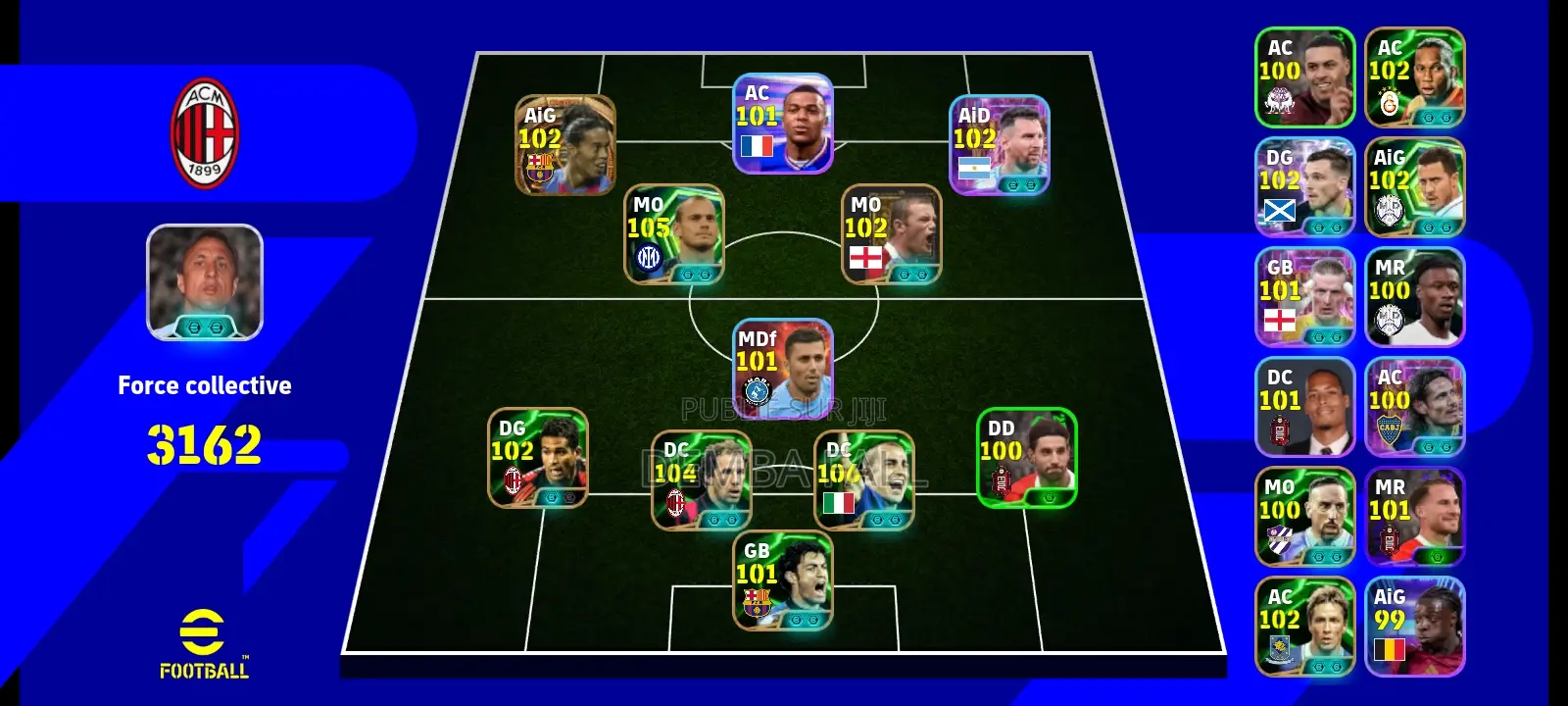Select the AiG 99 Belgian bench card
1568x706 pixels.
coord(1414,625)
